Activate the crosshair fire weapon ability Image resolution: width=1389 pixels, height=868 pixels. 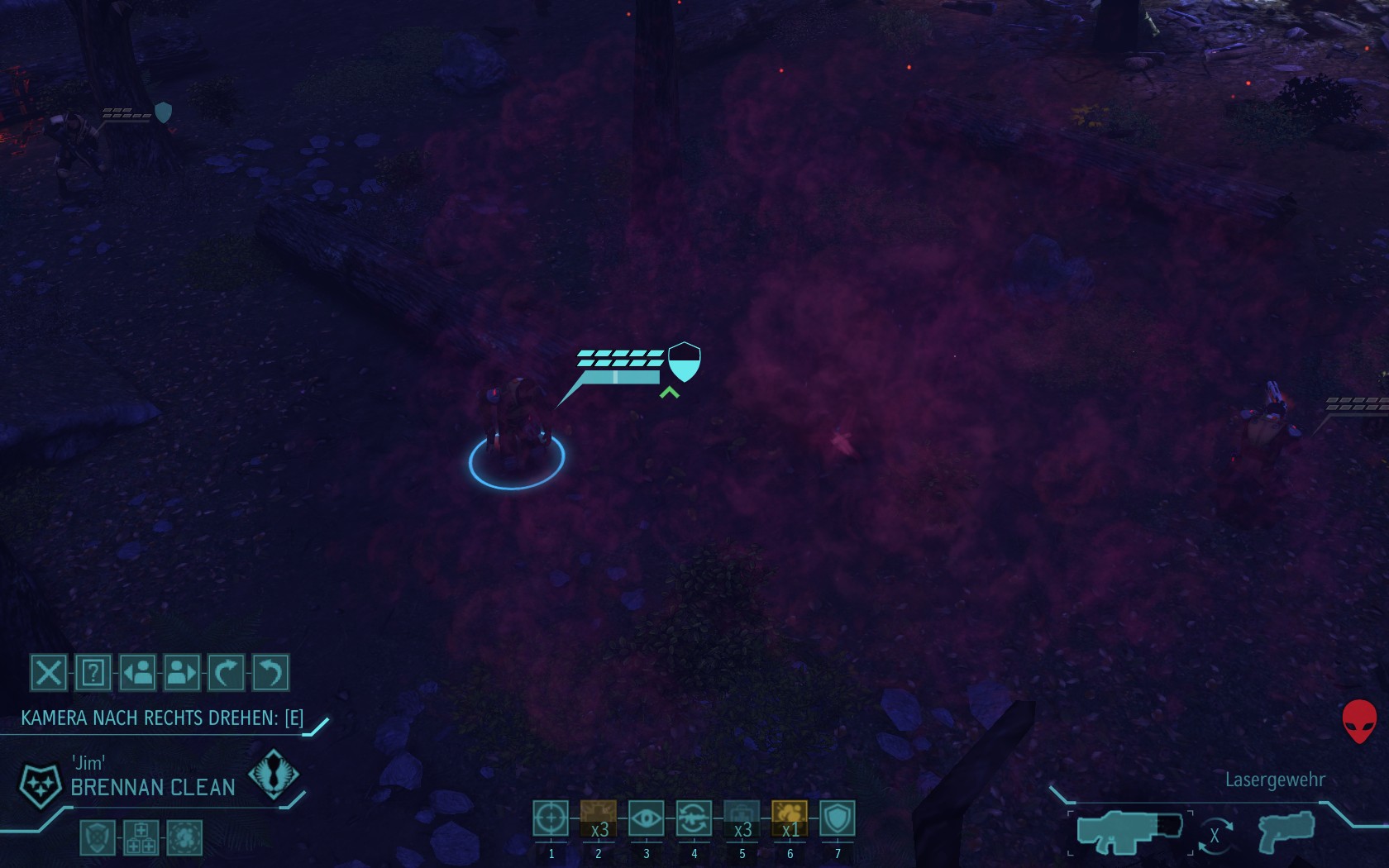551,819
